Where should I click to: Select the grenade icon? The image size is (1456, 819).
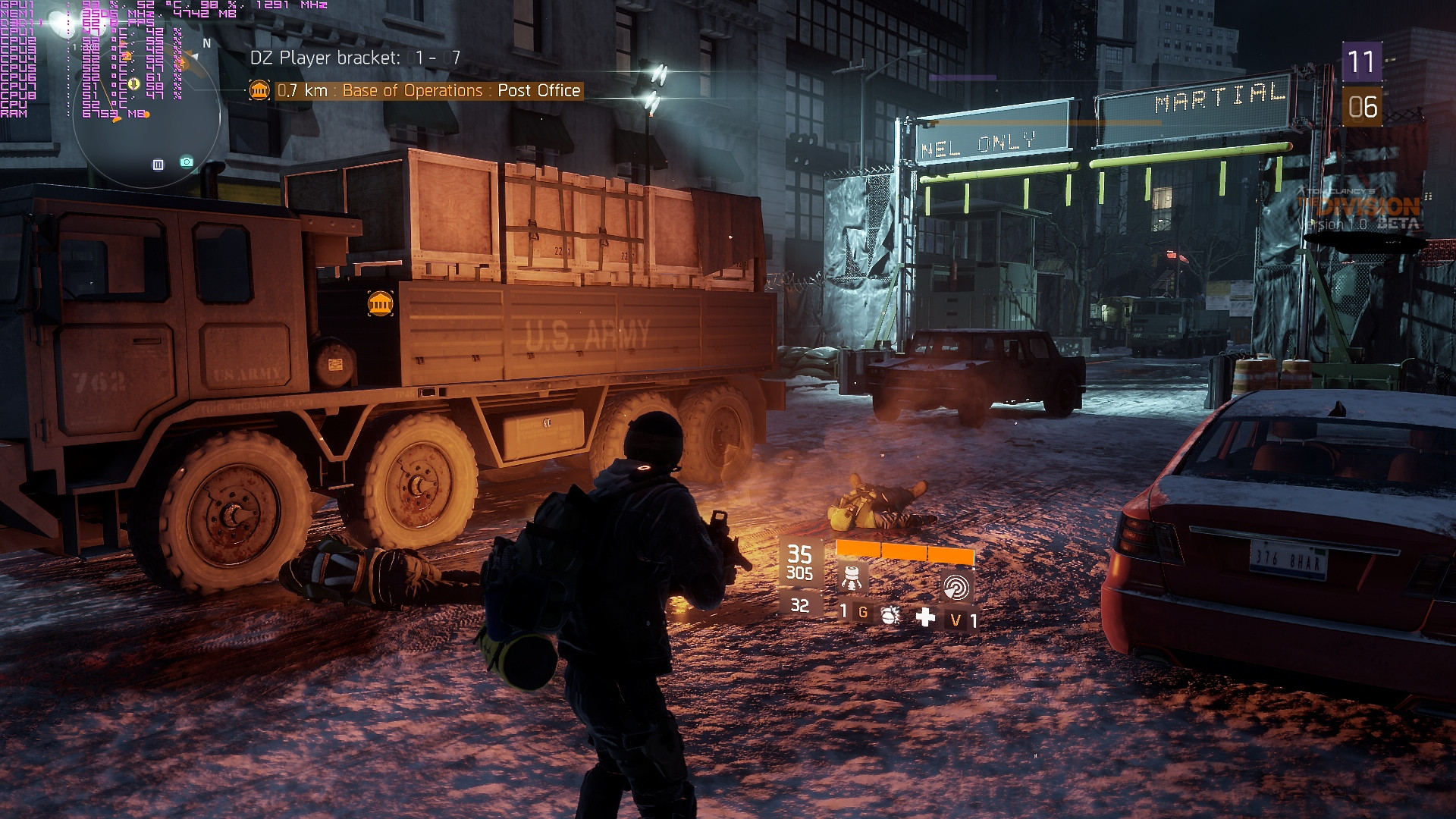(x=890, y=614)
